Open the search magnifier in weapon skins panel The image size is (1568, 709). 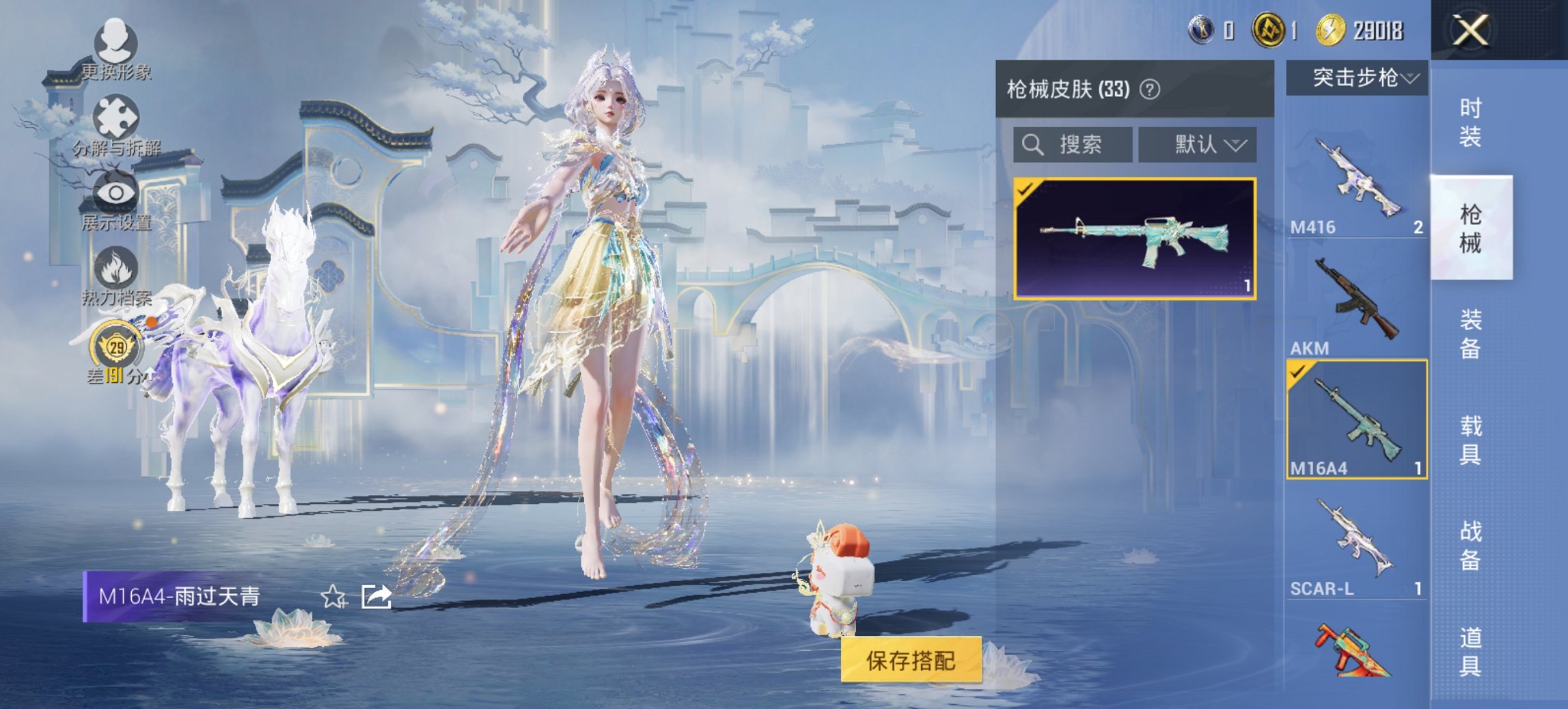tap(1031, 145)
